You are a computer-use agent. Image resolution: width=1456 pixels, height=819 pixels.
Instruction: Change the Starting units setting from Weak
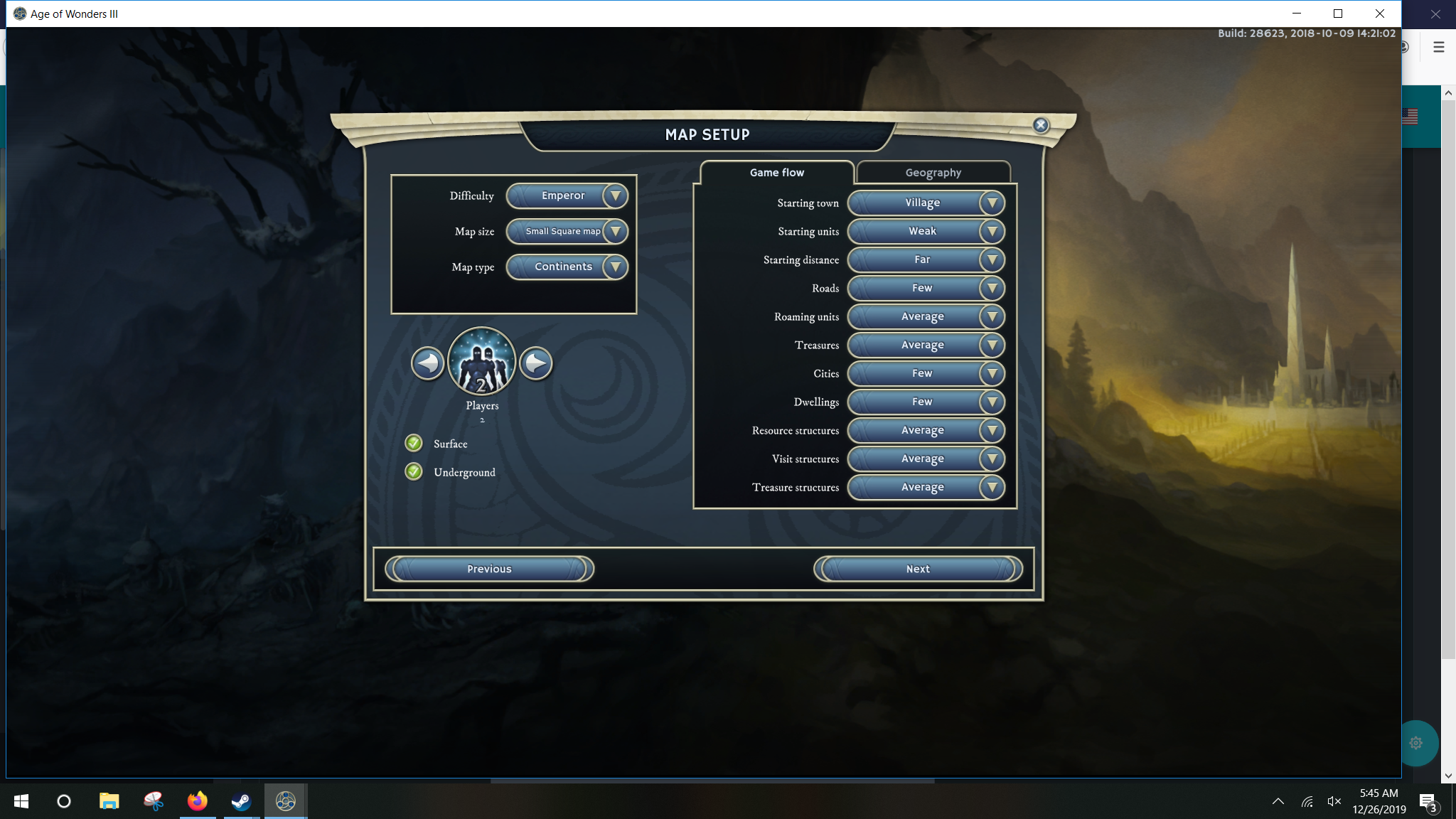pos(926,231)
